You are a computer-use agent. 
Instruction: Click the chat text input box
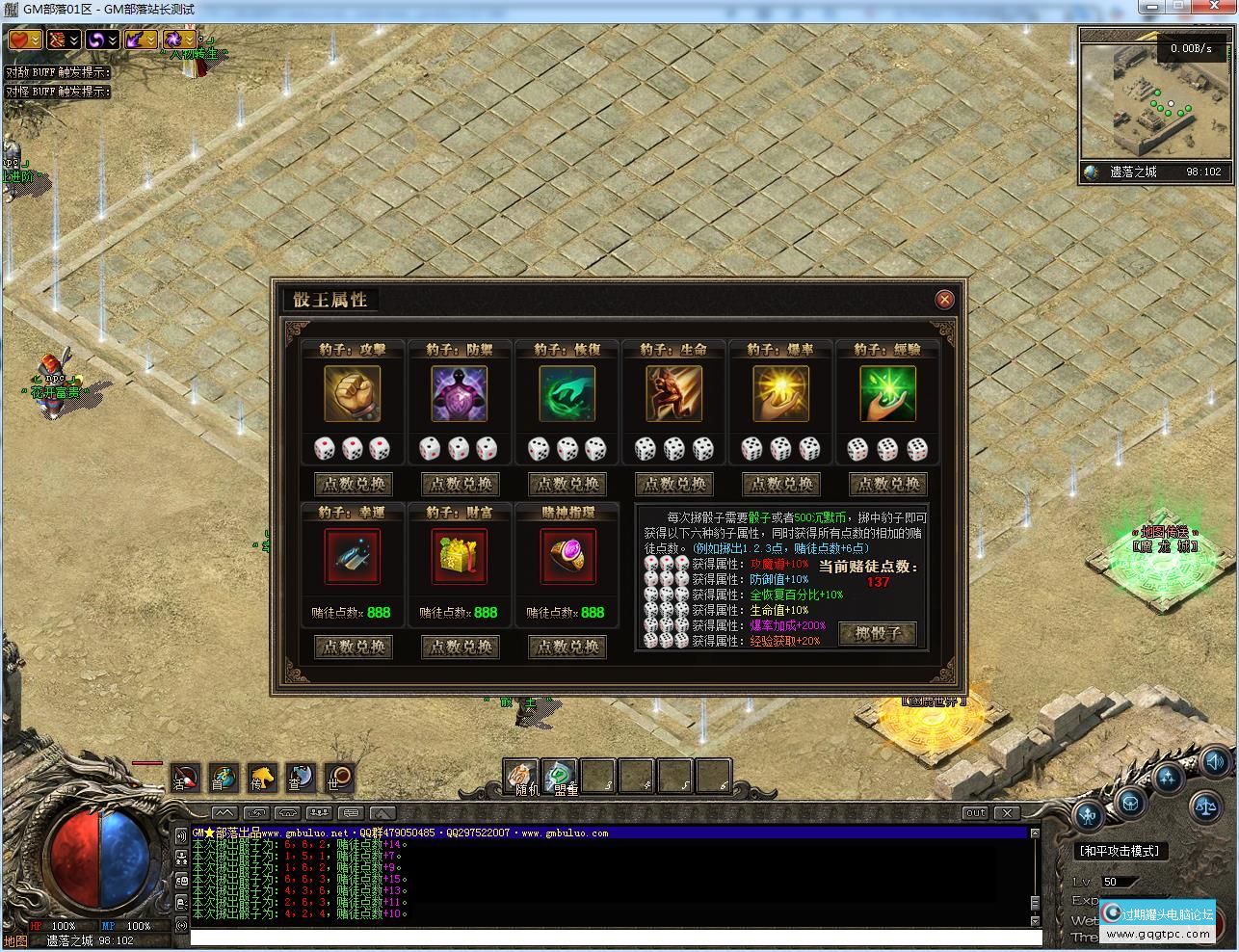(x=615, y=937)
